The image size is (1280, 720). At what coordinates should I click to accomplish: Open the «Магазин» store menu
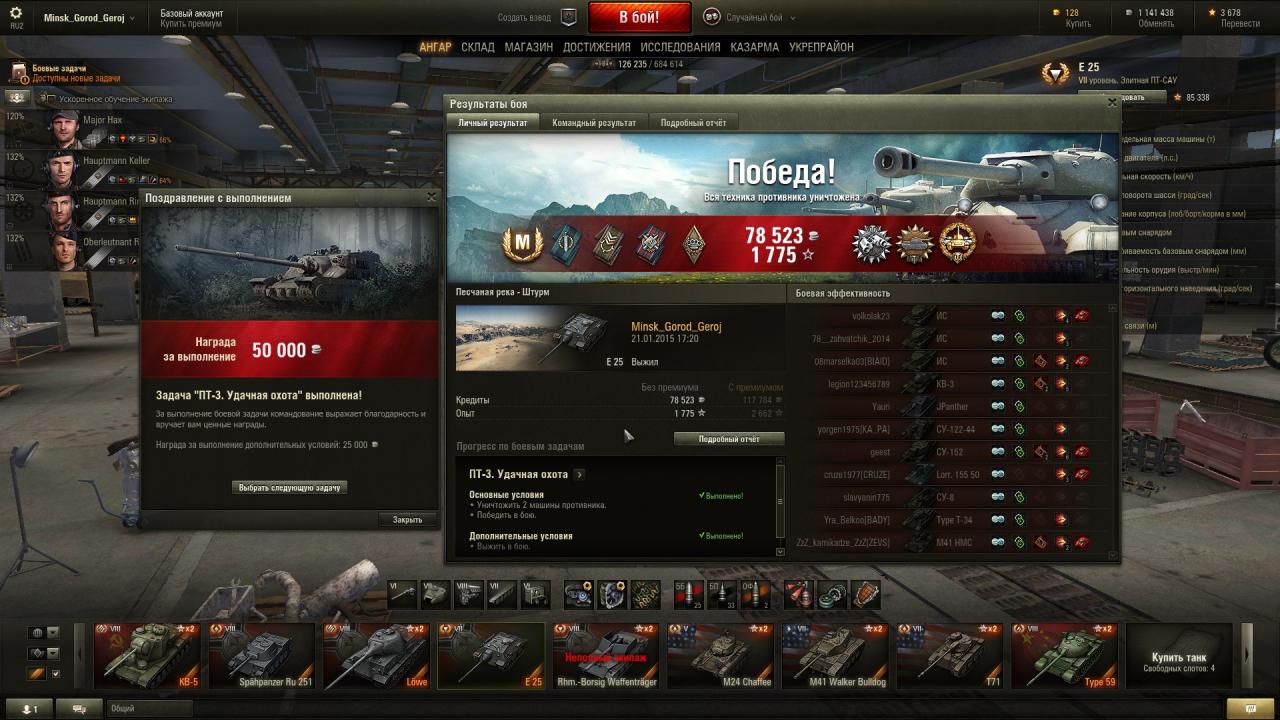point(528,47)
